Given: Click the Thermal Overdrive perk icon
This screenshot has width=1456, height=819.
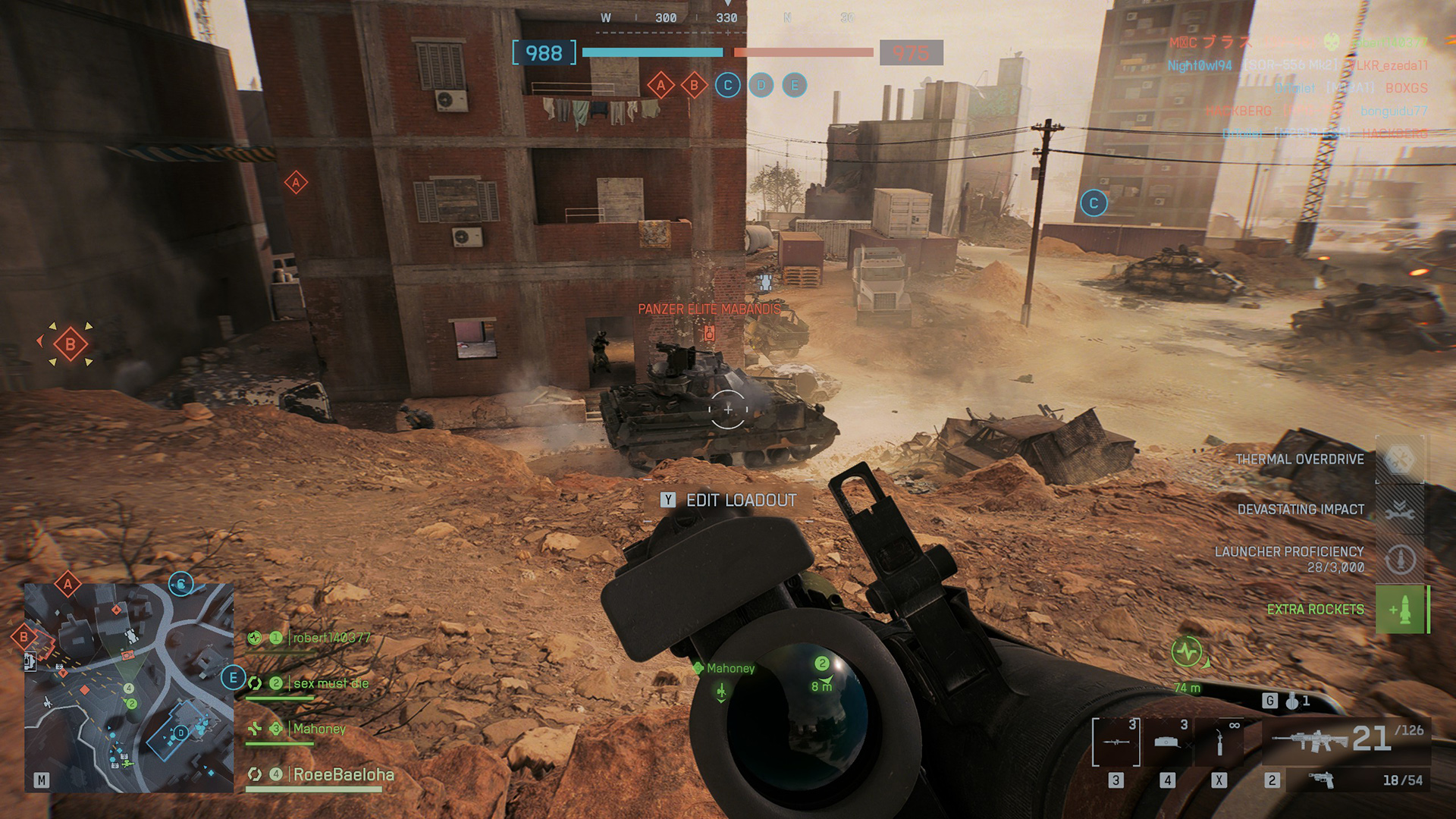Looking at the screenshot, I should (1400, 460).
